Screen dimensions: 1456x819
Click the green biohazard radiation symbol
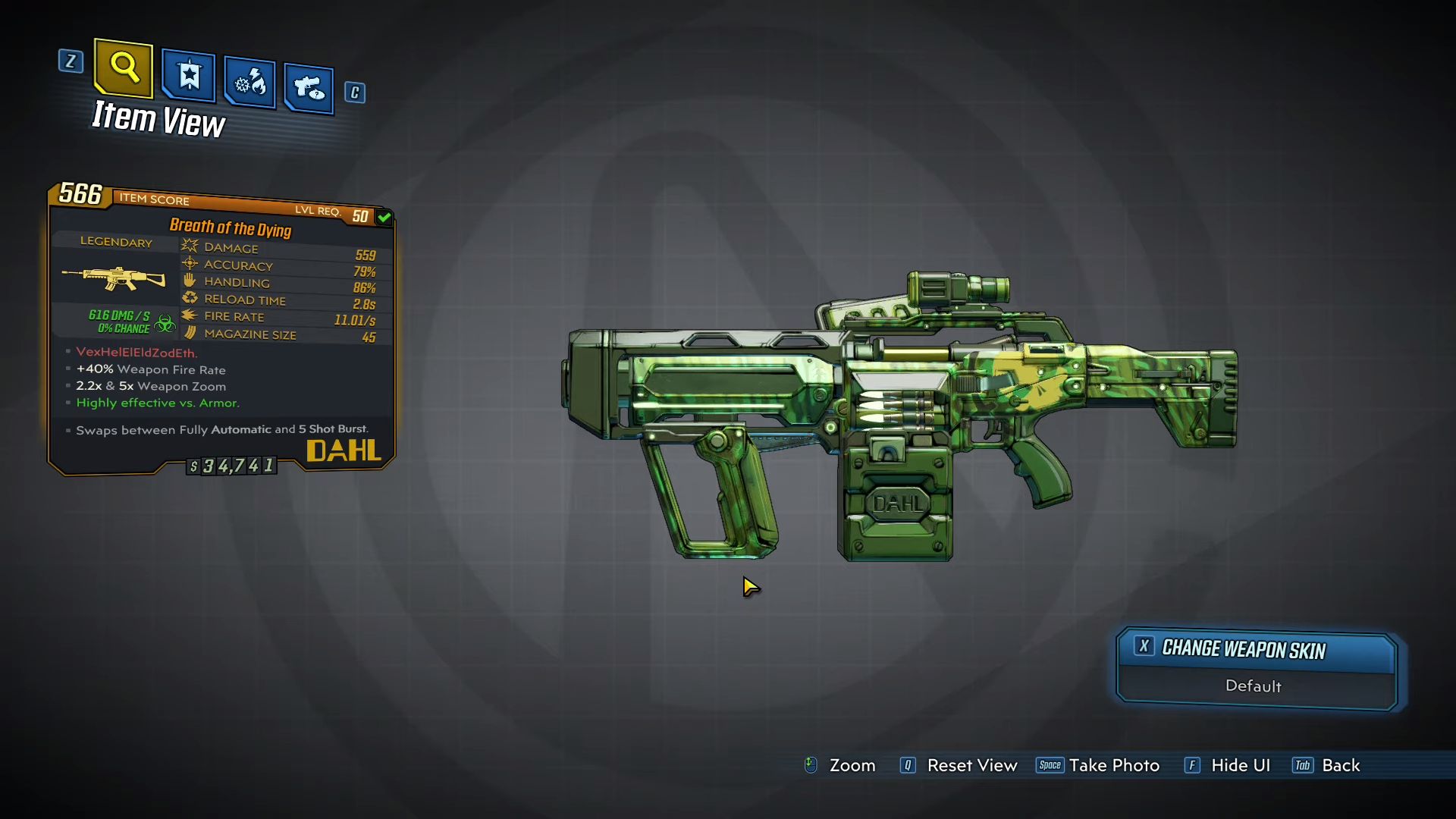166,321
